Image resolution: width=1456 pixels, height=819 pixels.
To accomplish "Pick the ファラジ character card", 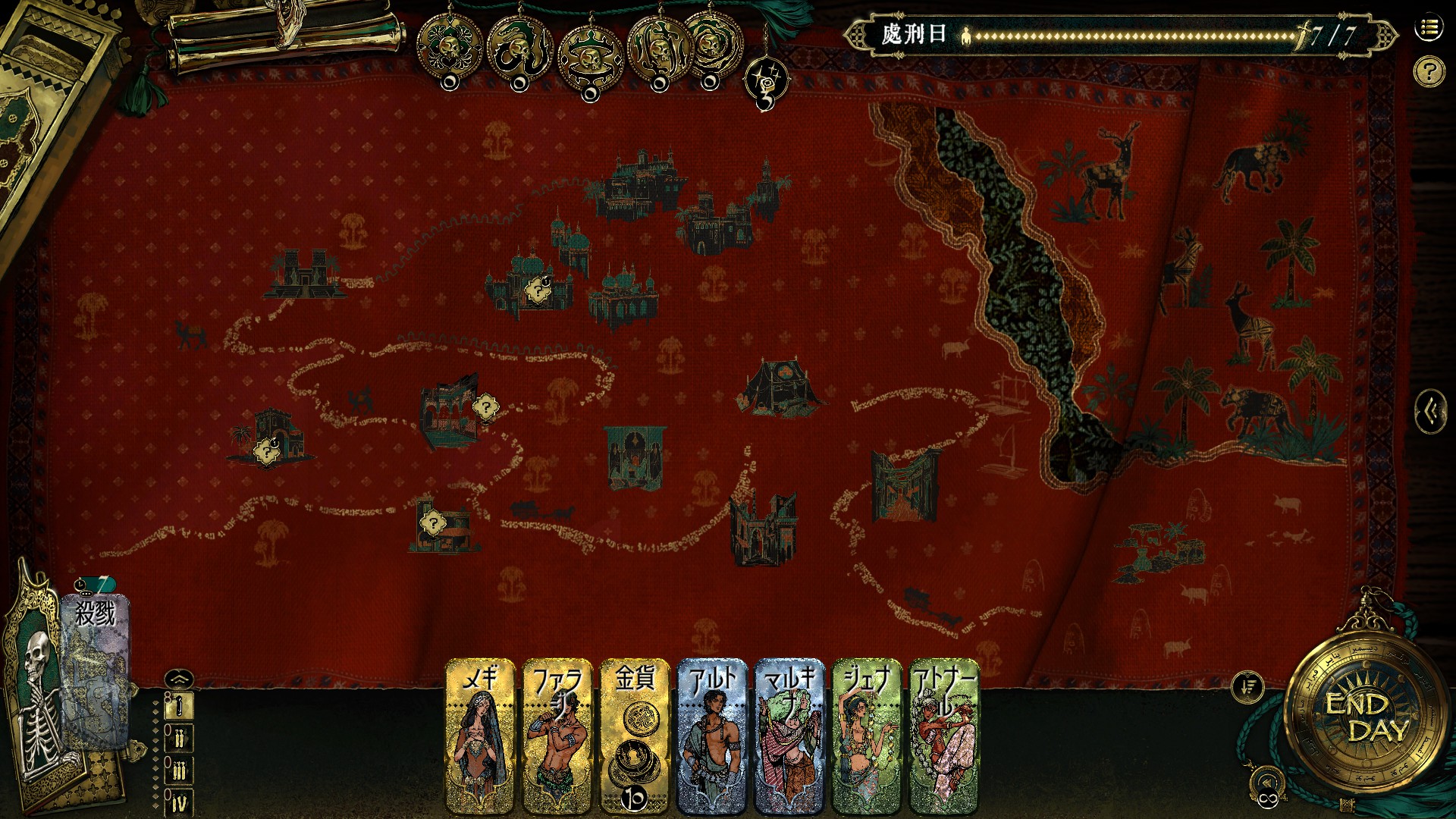I will tap(557, 736).
